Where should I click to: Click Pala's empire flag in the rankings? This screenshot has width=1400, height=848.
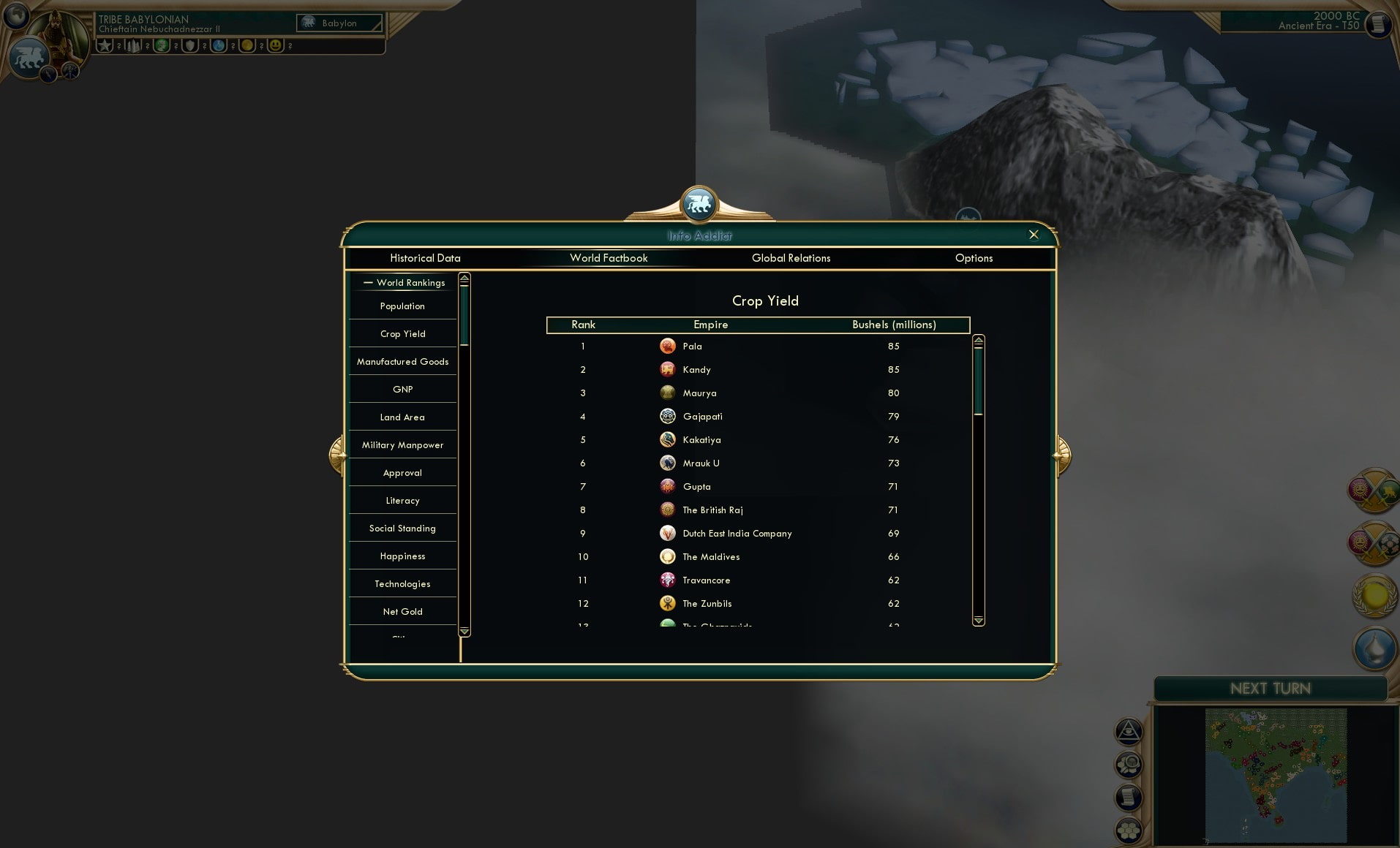(x=668, y=346)
